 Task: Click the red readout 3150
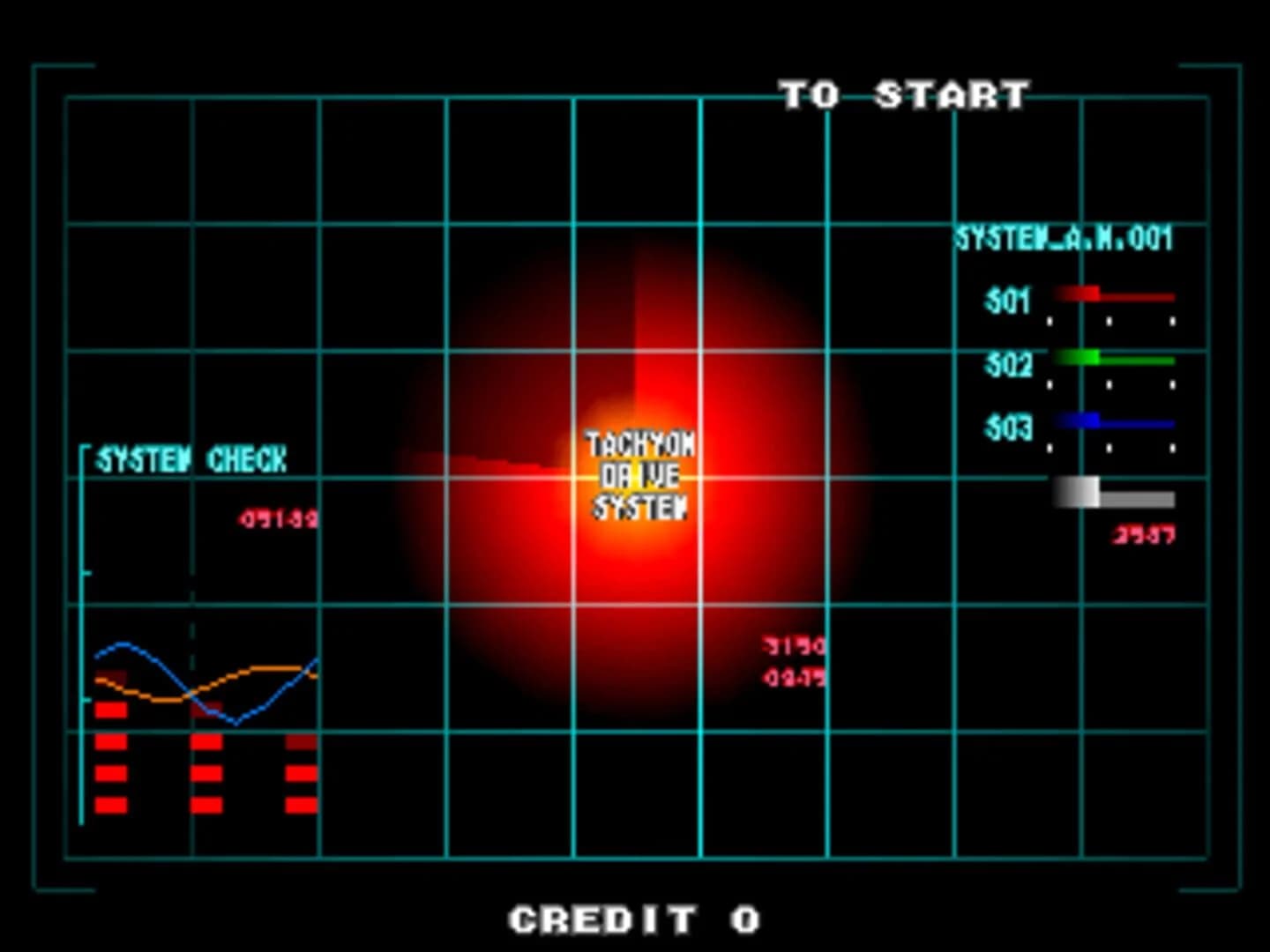[x=791, y=645]
